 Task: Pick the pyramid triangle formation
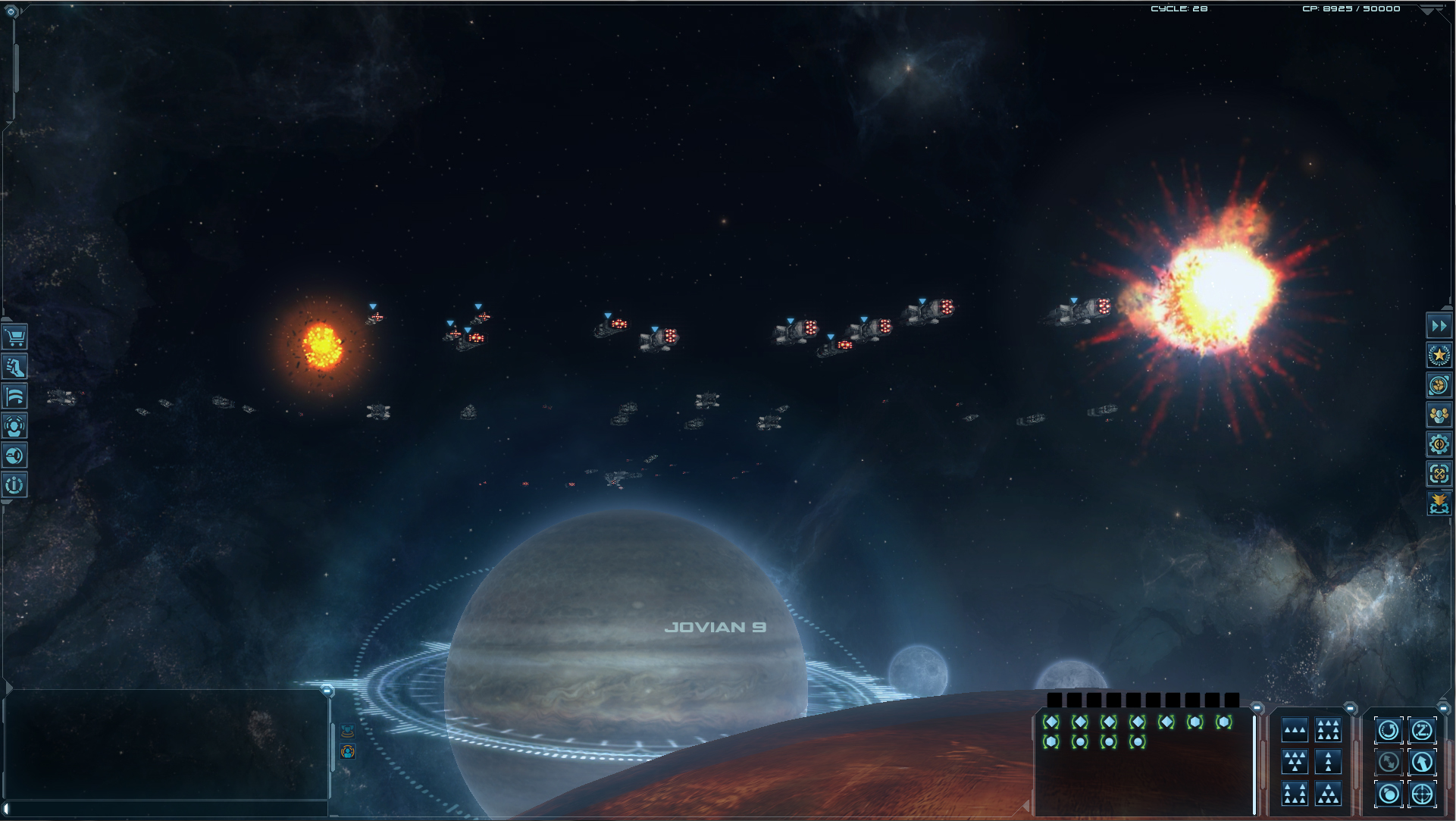[1328, 794]
